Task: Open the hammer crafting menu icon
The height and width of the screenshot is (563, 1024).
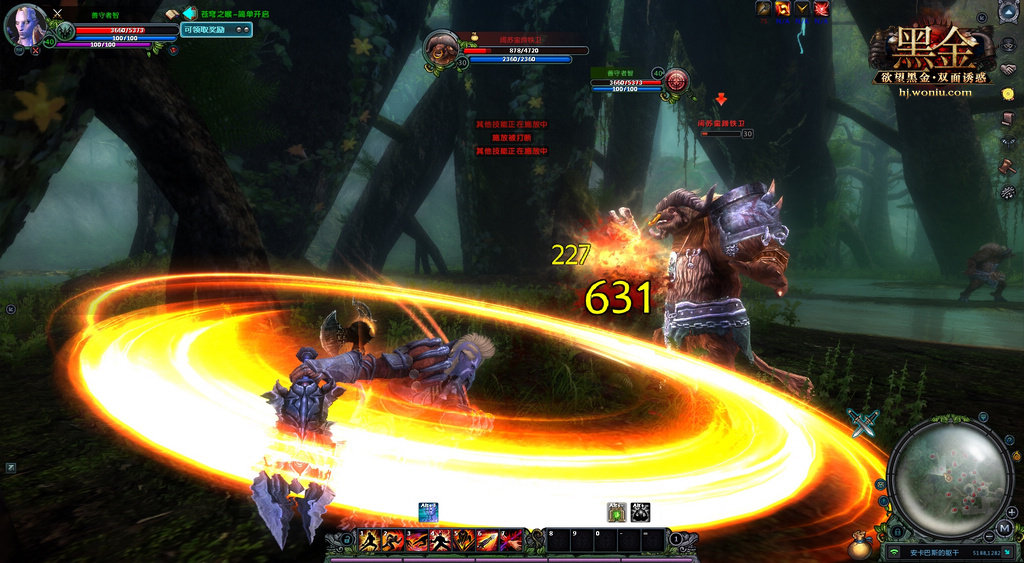Action: point(1007,165)
